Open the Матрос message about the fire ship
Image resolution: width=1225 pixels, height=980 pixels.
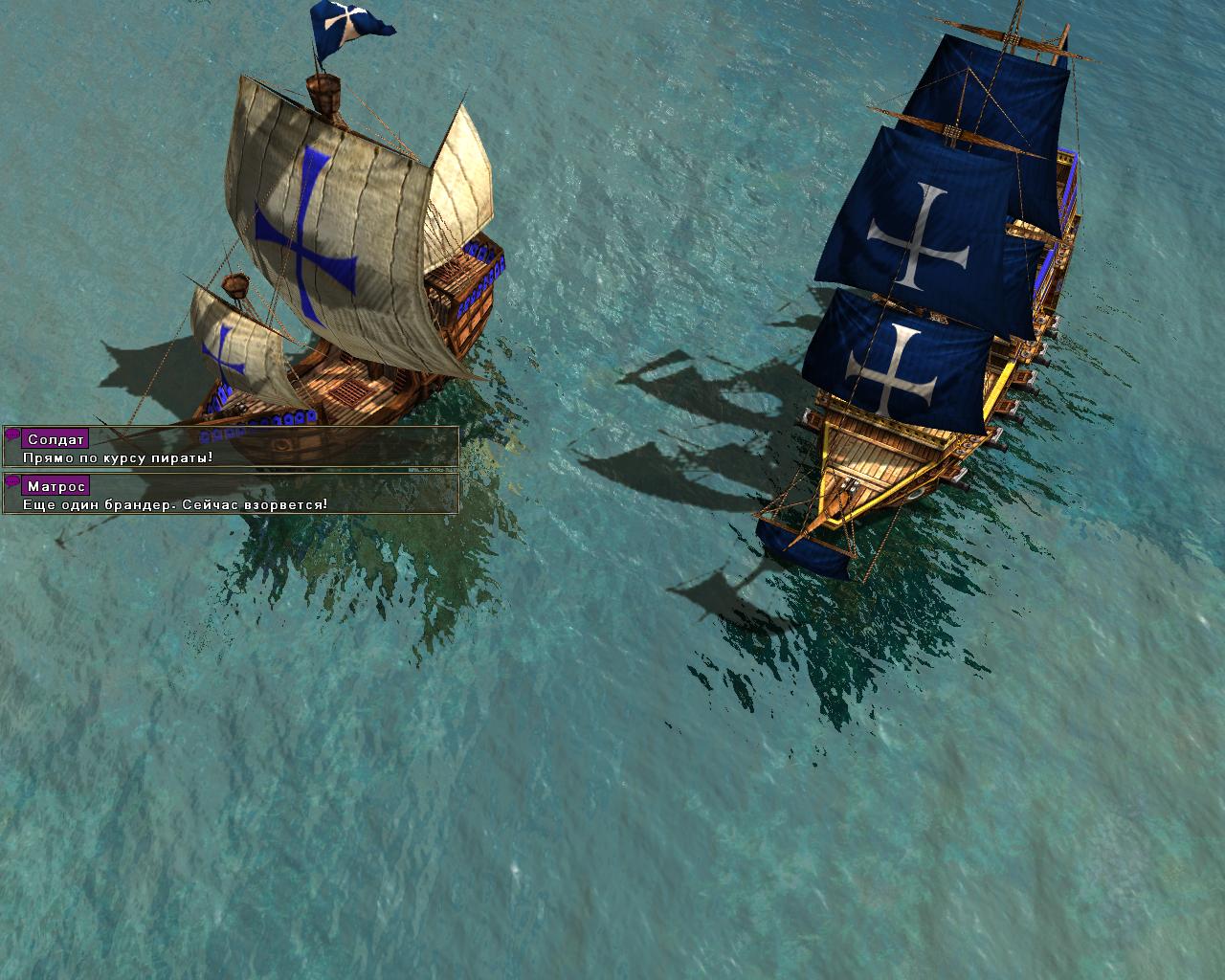pos(230,495)
